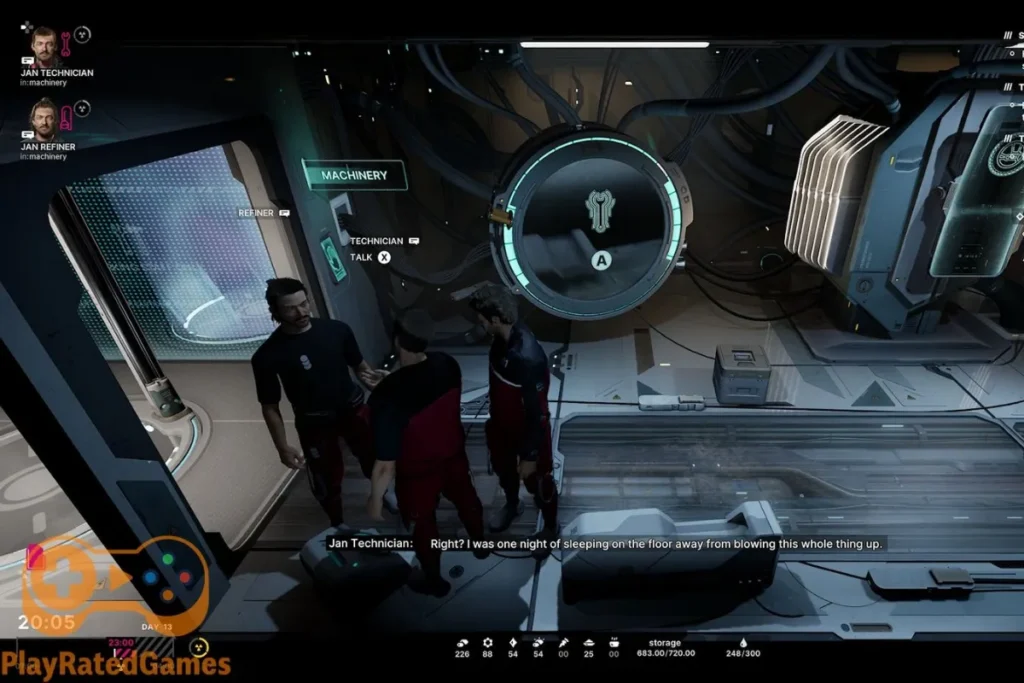Select the Jan Refiner portrait
The image size is (1024, 683).
click(x=43, y=116)
